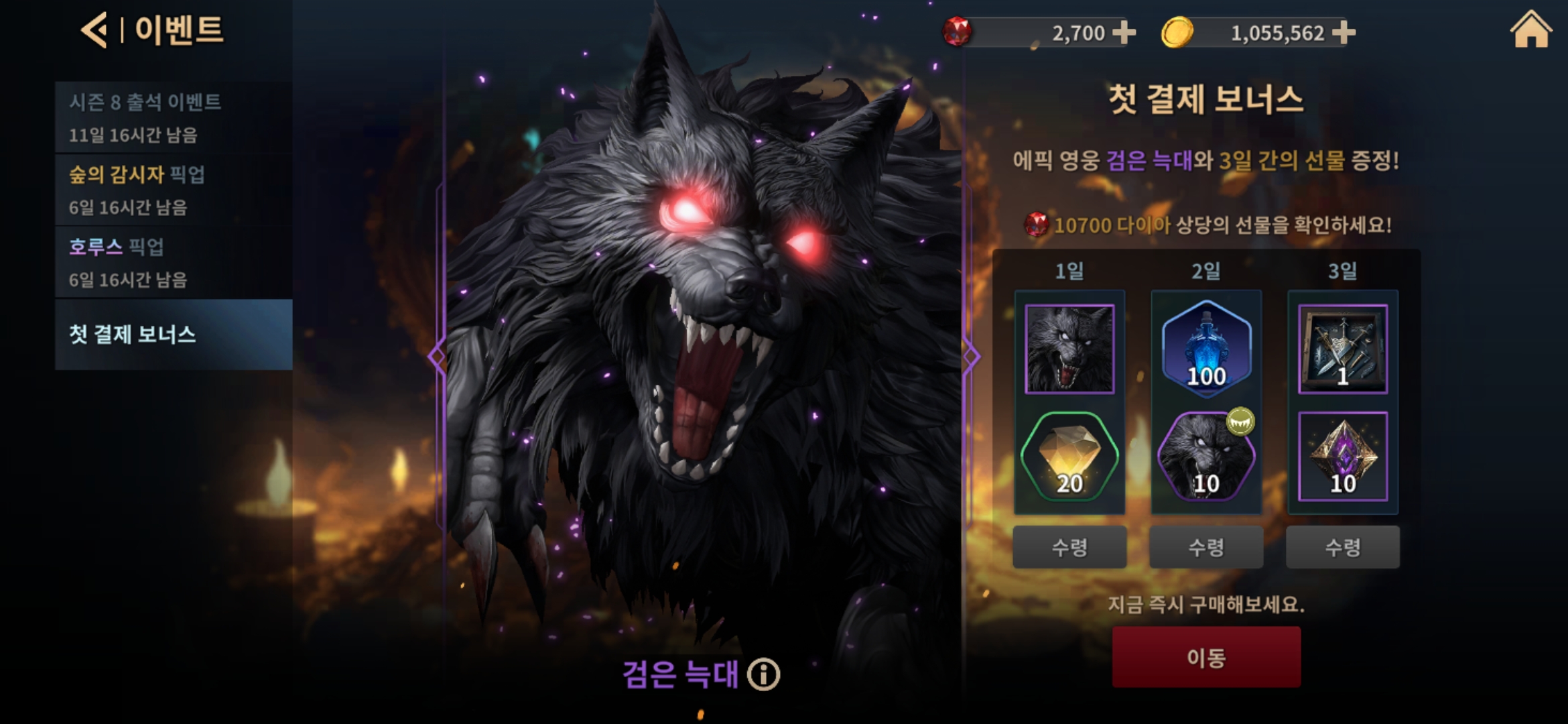
Task: View the day 3 weapon chest reward
Action: pyautogui.click(x=1343, y=349)
